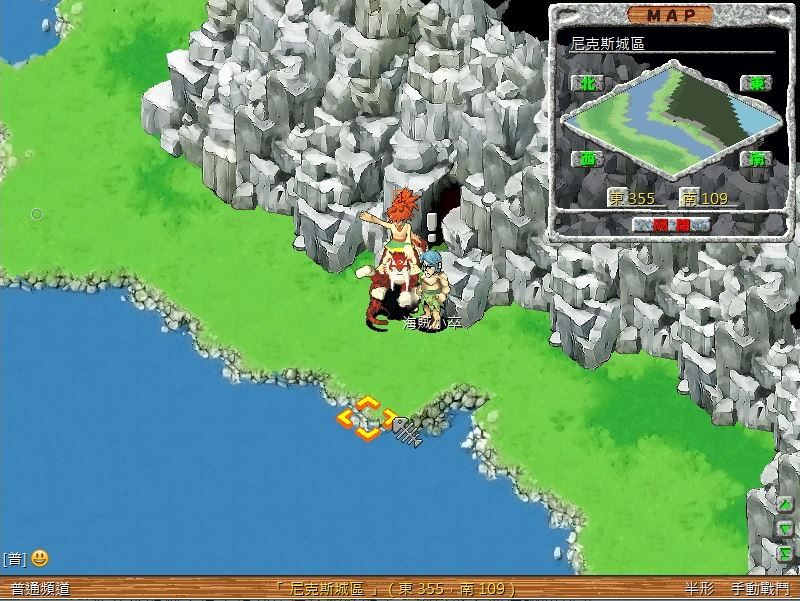Viewport: 800px width, 601px height.
Task: Switch the 普通頻道 chat channel
Action: point(40,589)
